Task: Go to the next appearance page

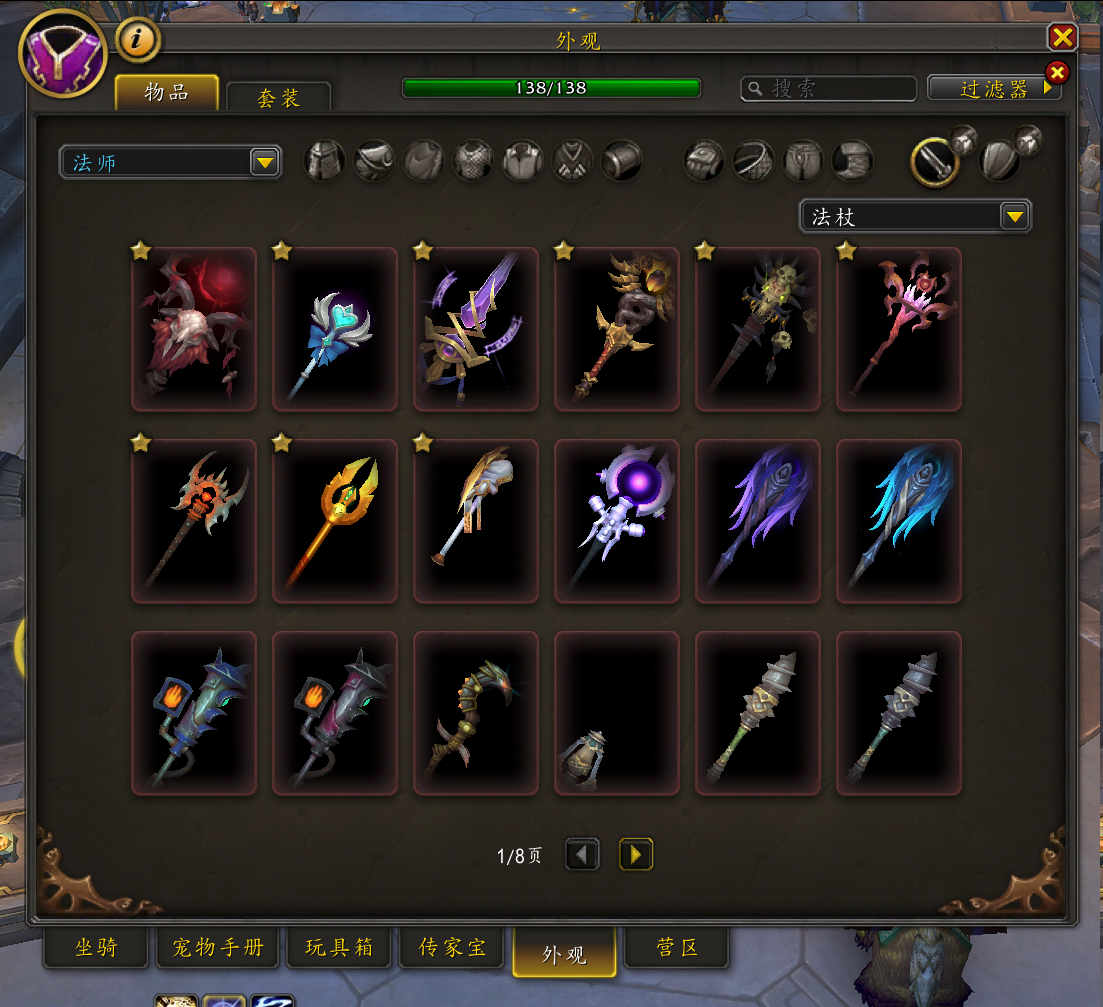Action: pos(636,855)
